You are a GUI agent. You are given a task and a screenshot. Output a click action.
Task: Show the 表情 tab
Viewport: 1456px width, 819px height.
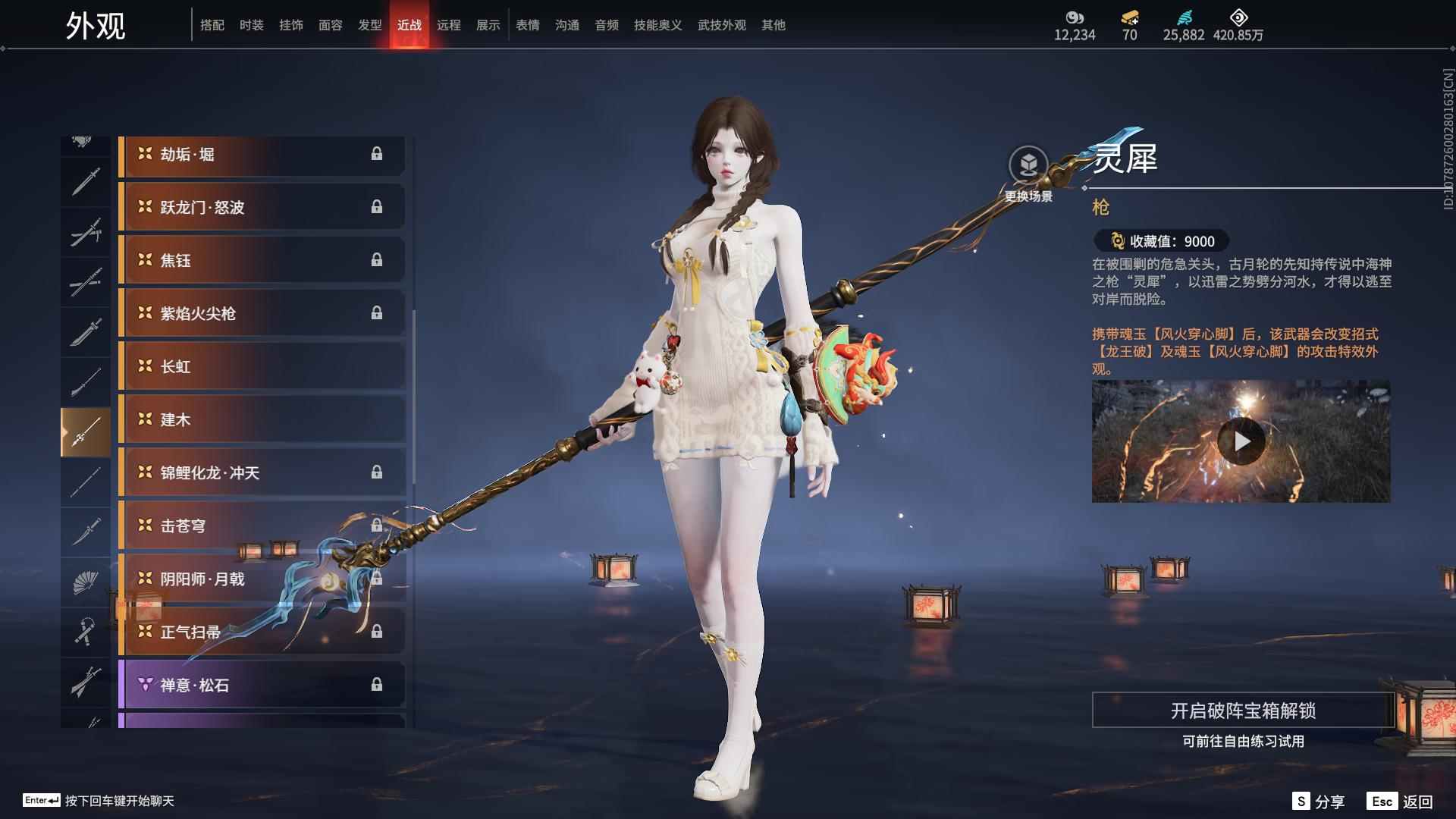tap(528, 25)
